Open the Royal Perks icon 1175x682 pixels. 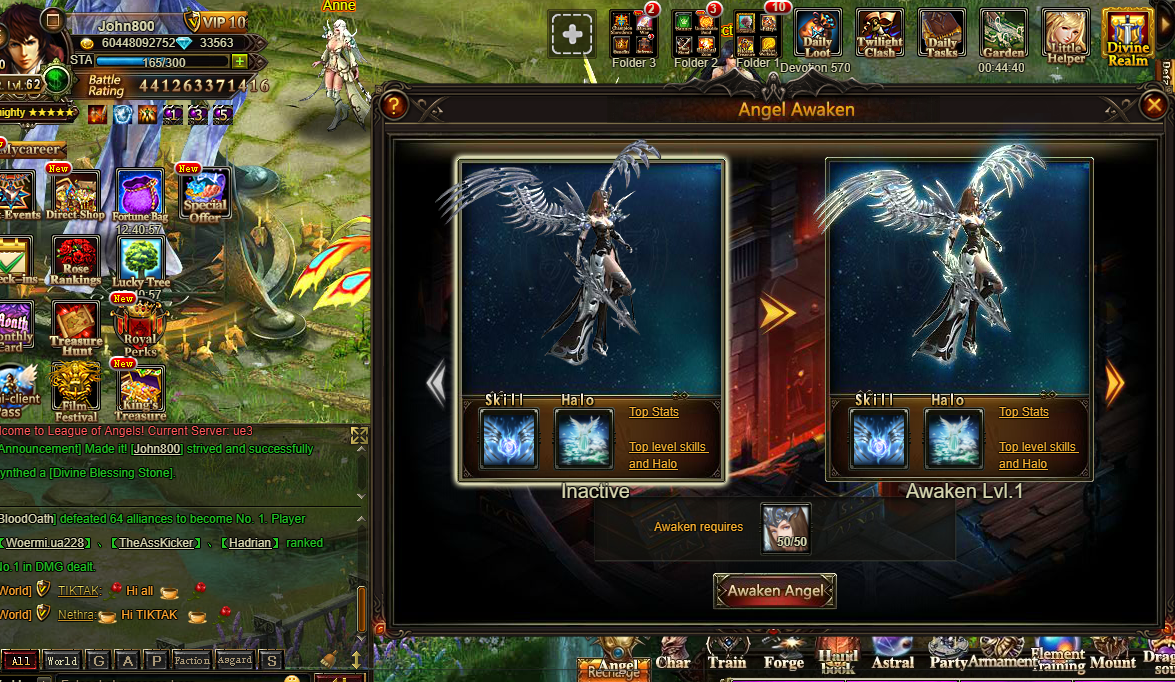pyautogui.click(x=140, y=328)
